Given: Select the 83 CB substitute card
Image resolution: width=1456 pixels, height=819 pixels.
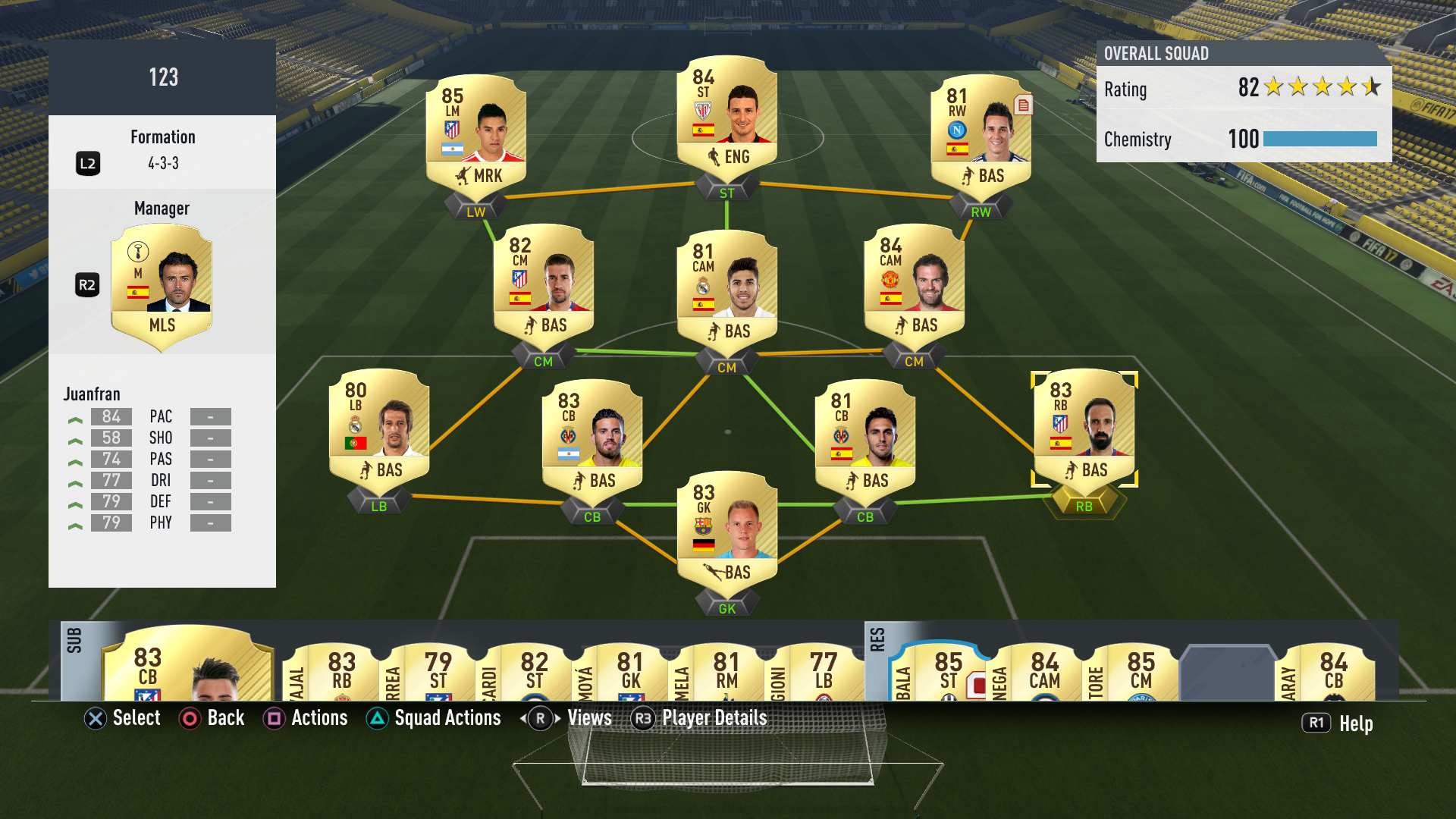Looking at the screenshot, I should (x=187, y=666).
